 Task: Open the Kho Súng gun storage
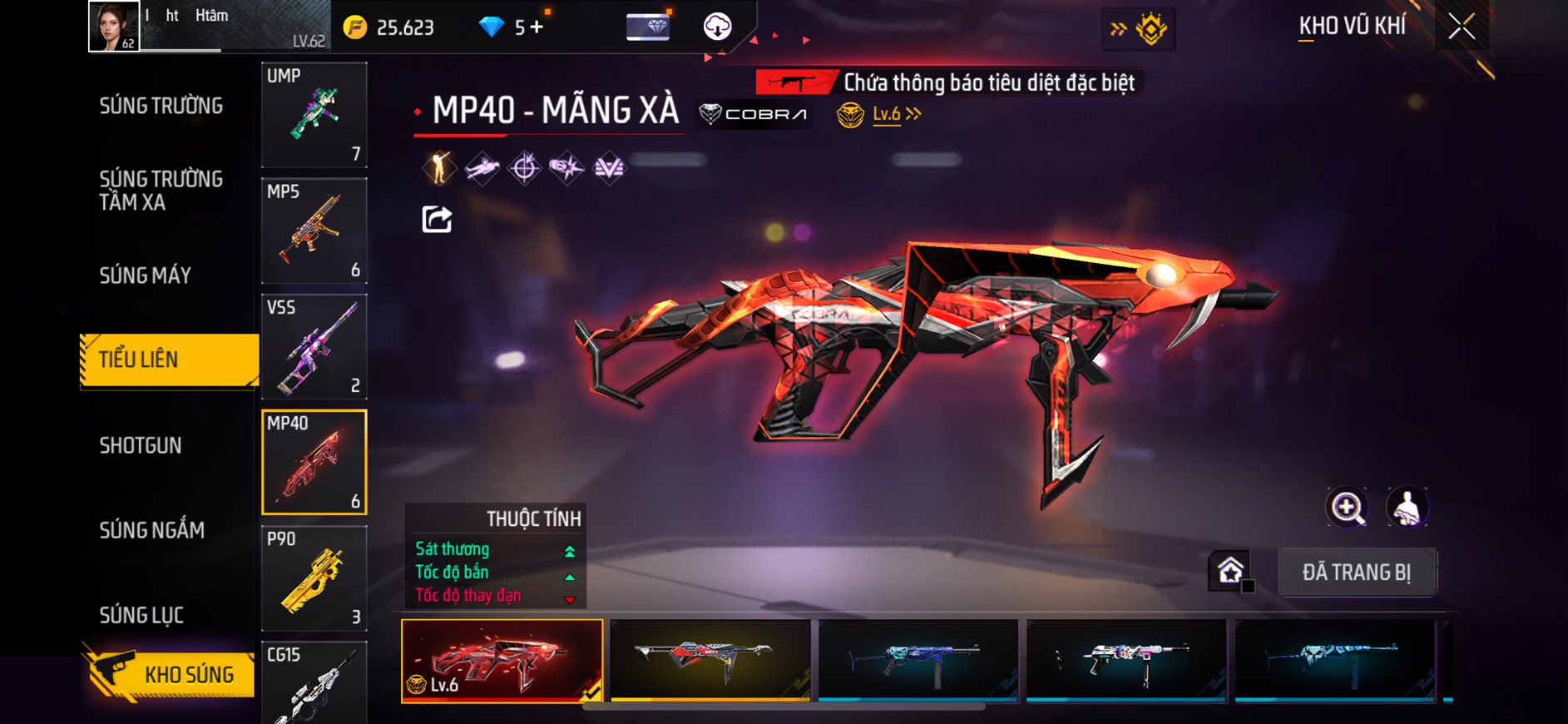[x=171, y=674]
